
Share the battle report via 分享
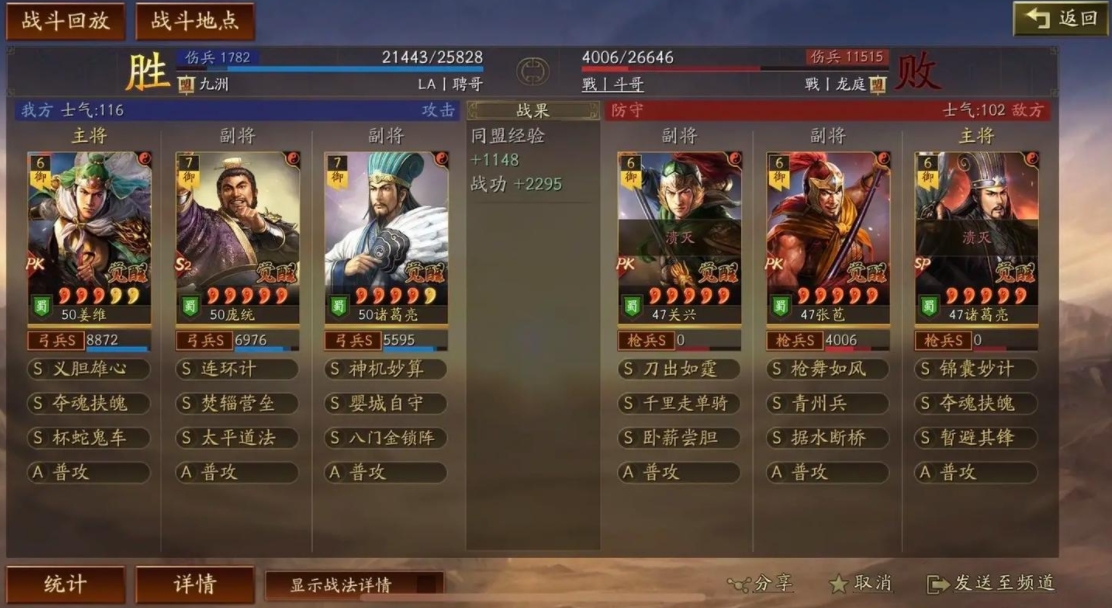tap(761, 583)
